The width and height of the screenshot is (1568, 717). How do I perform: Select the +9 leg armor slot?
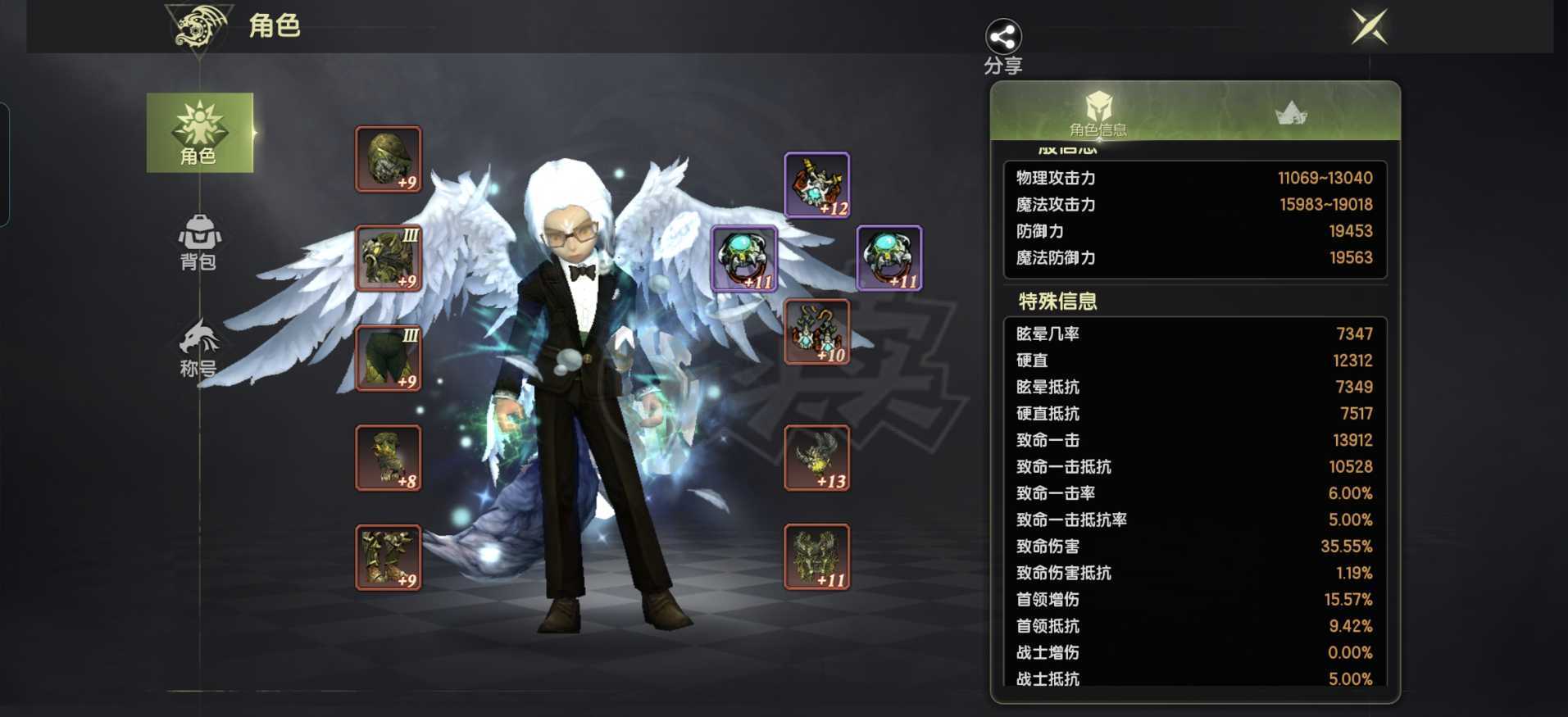pos(389,358)
